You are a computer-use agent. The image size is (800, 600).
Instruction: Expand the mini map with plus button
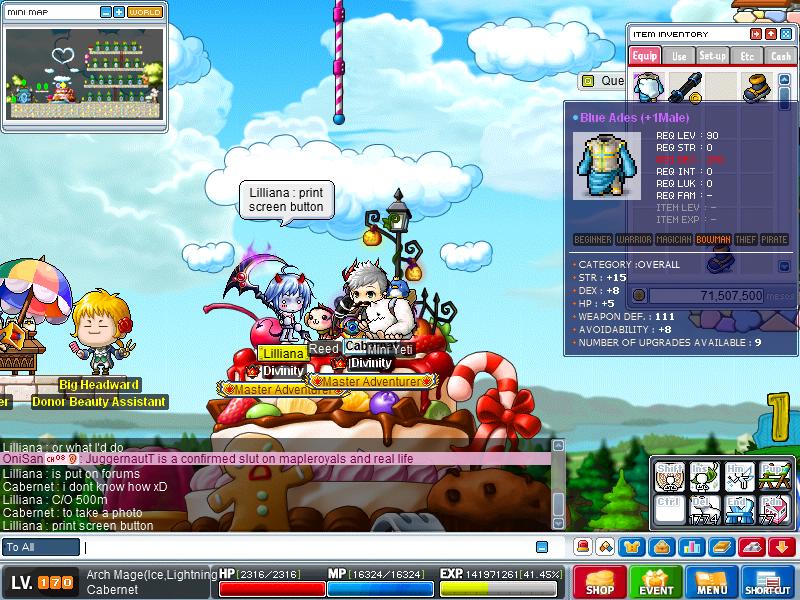pyautogui.click(x=119, y=12)
